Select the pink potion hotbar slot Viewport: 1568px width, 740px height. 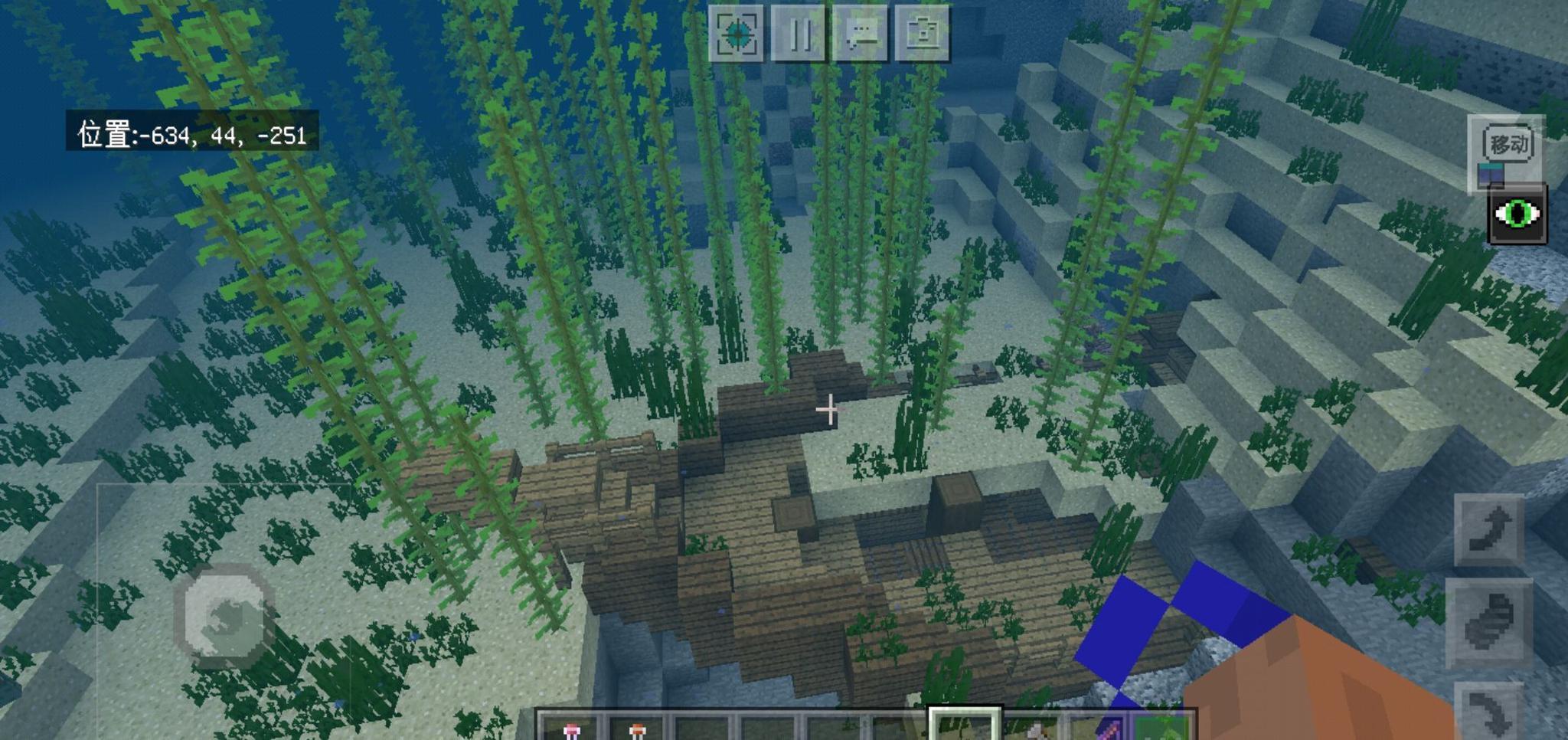click(x=571, y=728)
